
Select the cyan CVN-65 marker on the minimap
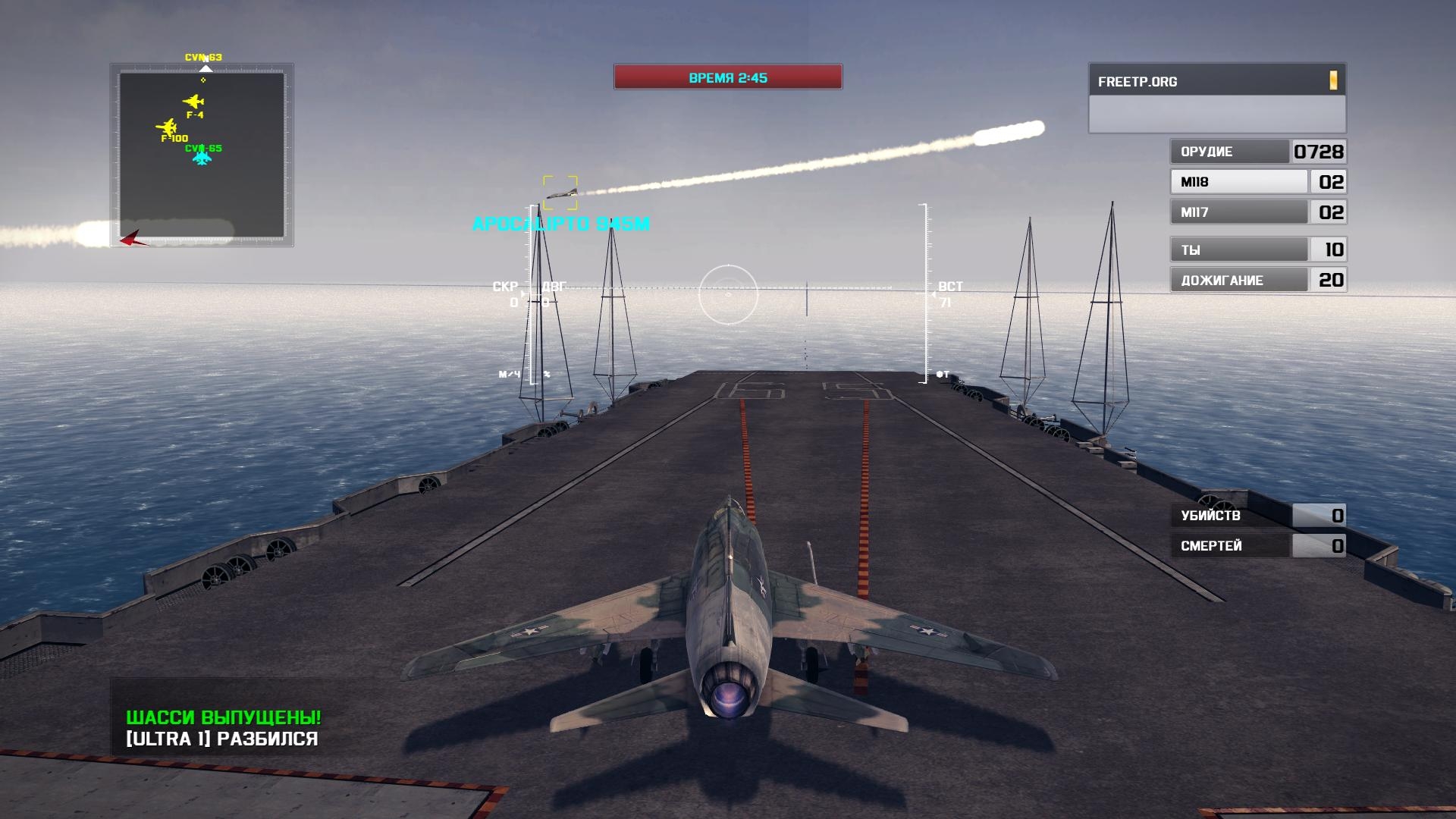coord(202,158)
